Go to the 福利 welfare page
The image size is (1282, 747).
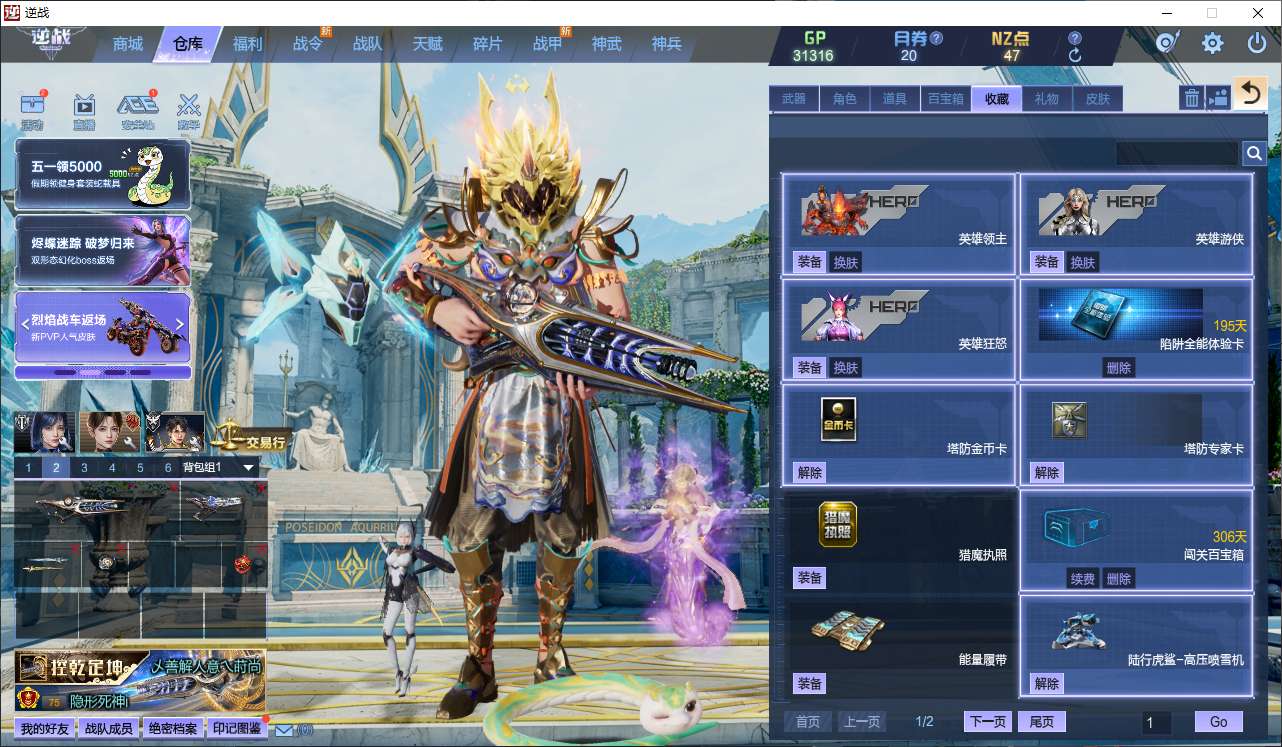point(247,44)
